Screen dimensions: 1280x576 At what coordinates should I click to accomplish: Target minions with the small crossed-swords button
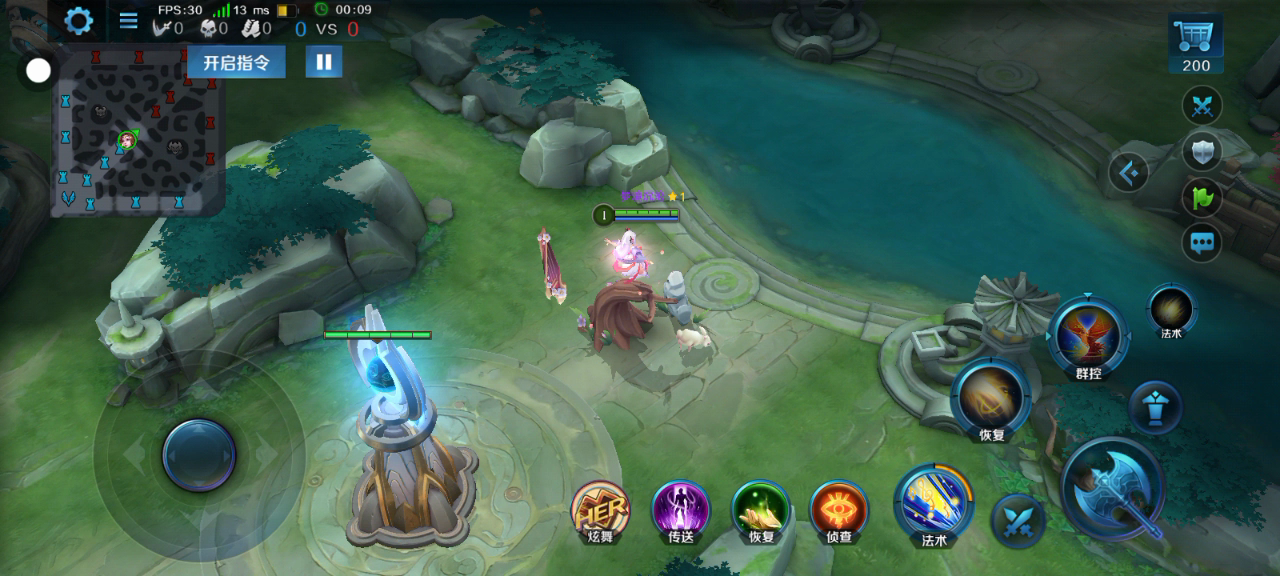(x=1018, y=520)
